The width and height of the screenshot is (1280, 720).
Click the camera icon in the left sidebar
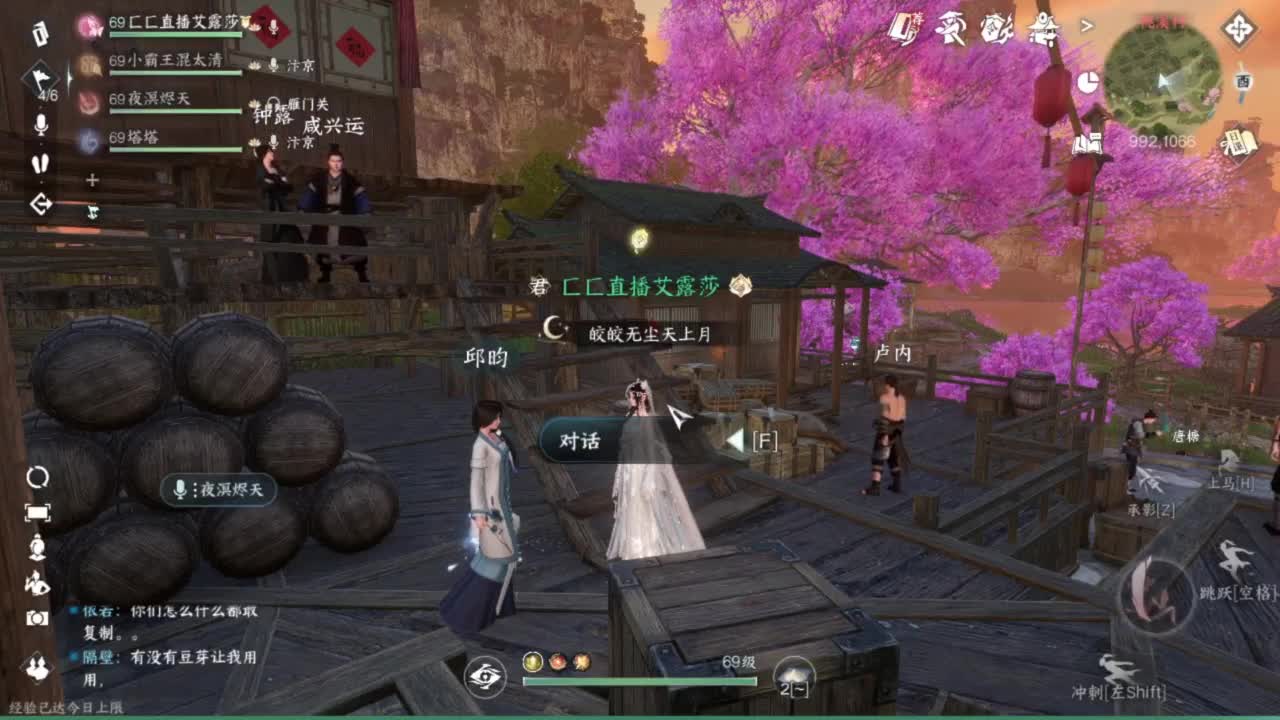pyautogui.click(x=37, y=617)
